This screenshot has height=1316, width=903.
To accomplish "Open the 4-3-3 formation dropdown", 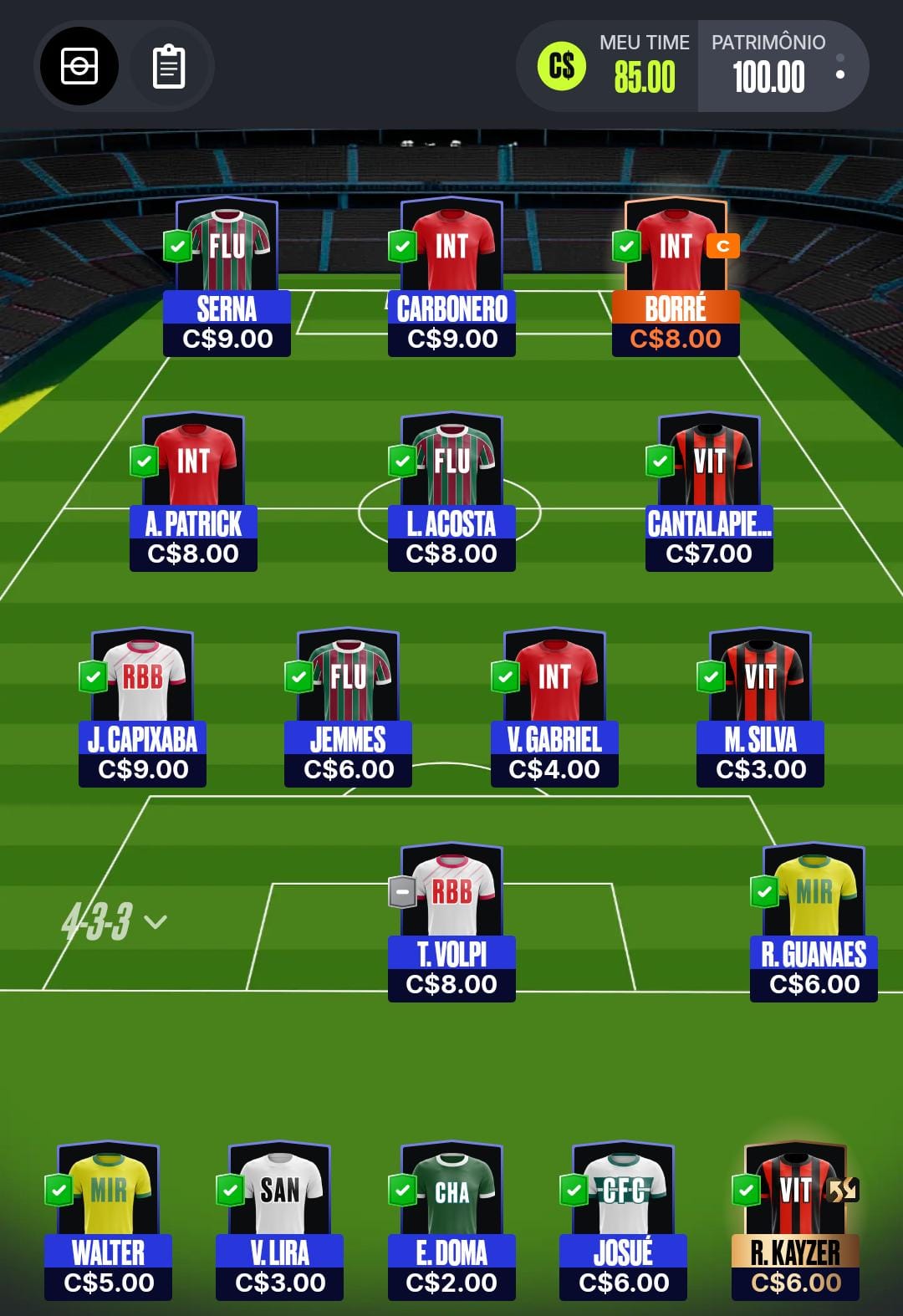I will [x=114, y=921].
